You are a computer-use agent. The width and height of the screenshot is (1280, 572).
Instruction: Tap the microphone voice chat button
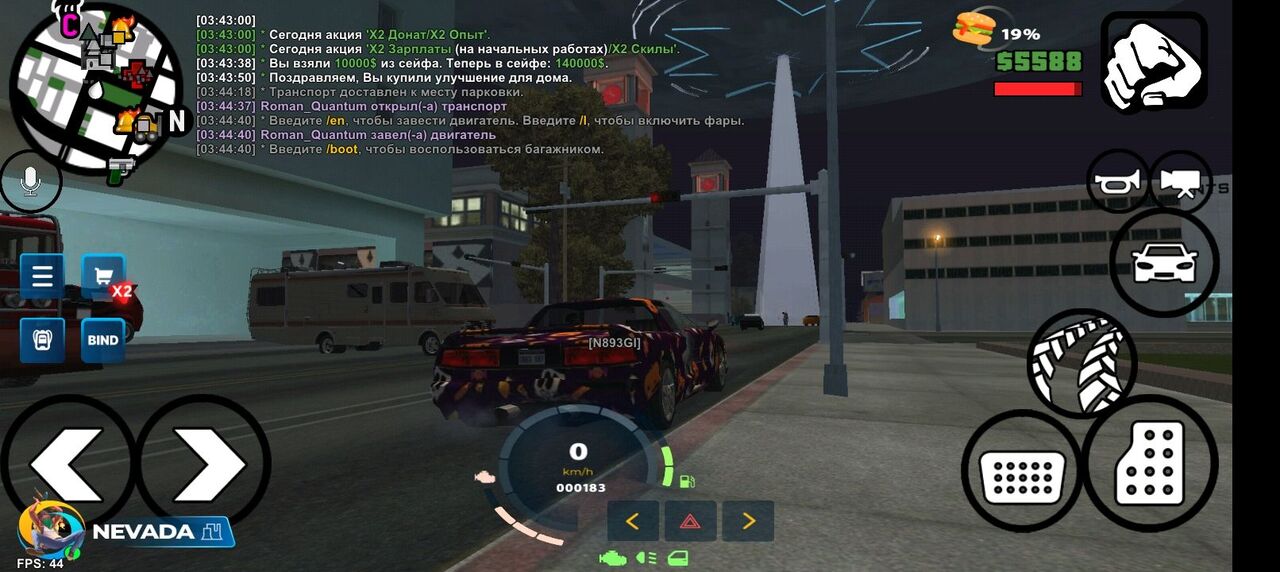coord(30,181)
